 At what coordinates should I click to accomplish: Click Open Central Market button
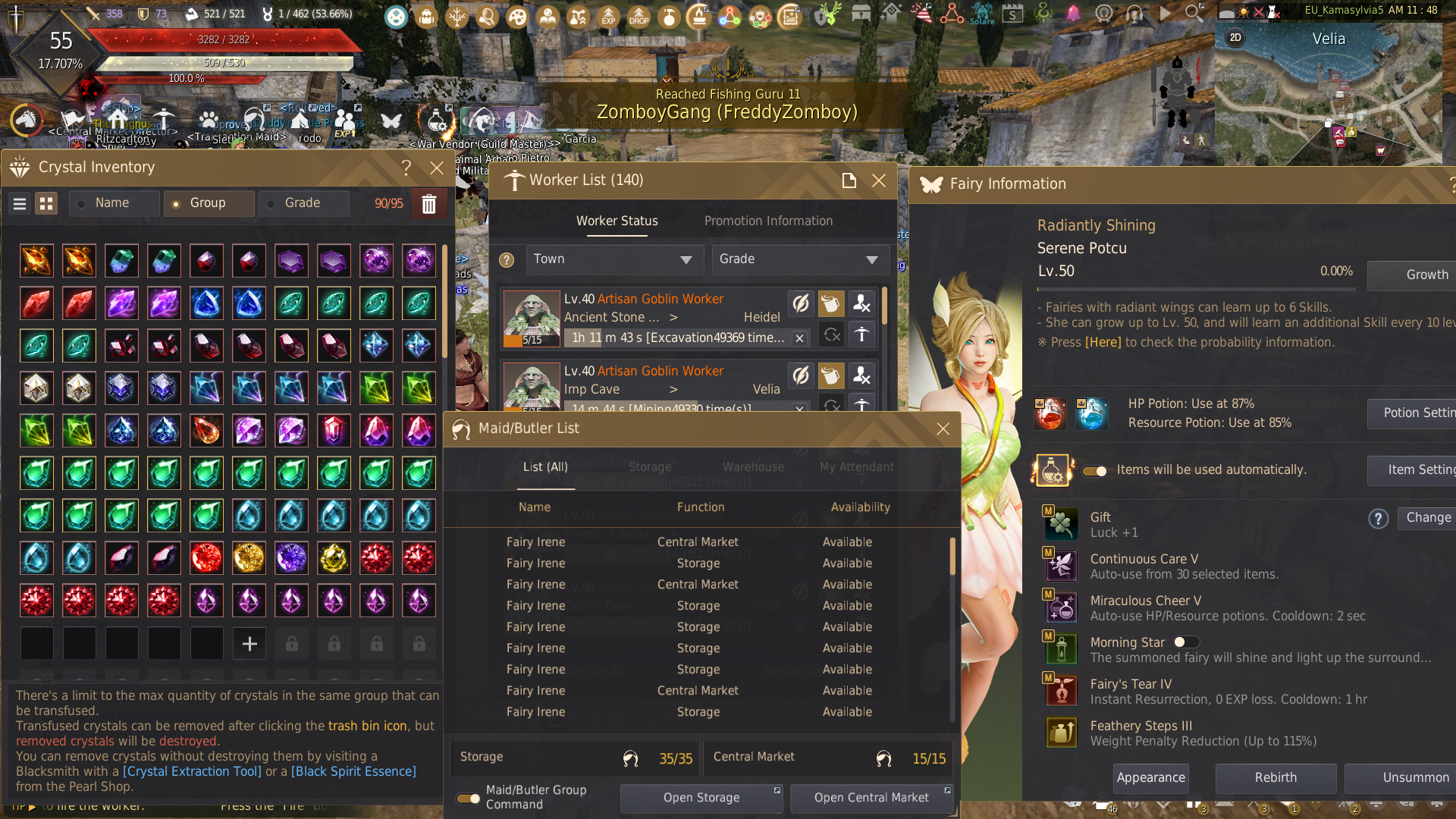point(871,798)
